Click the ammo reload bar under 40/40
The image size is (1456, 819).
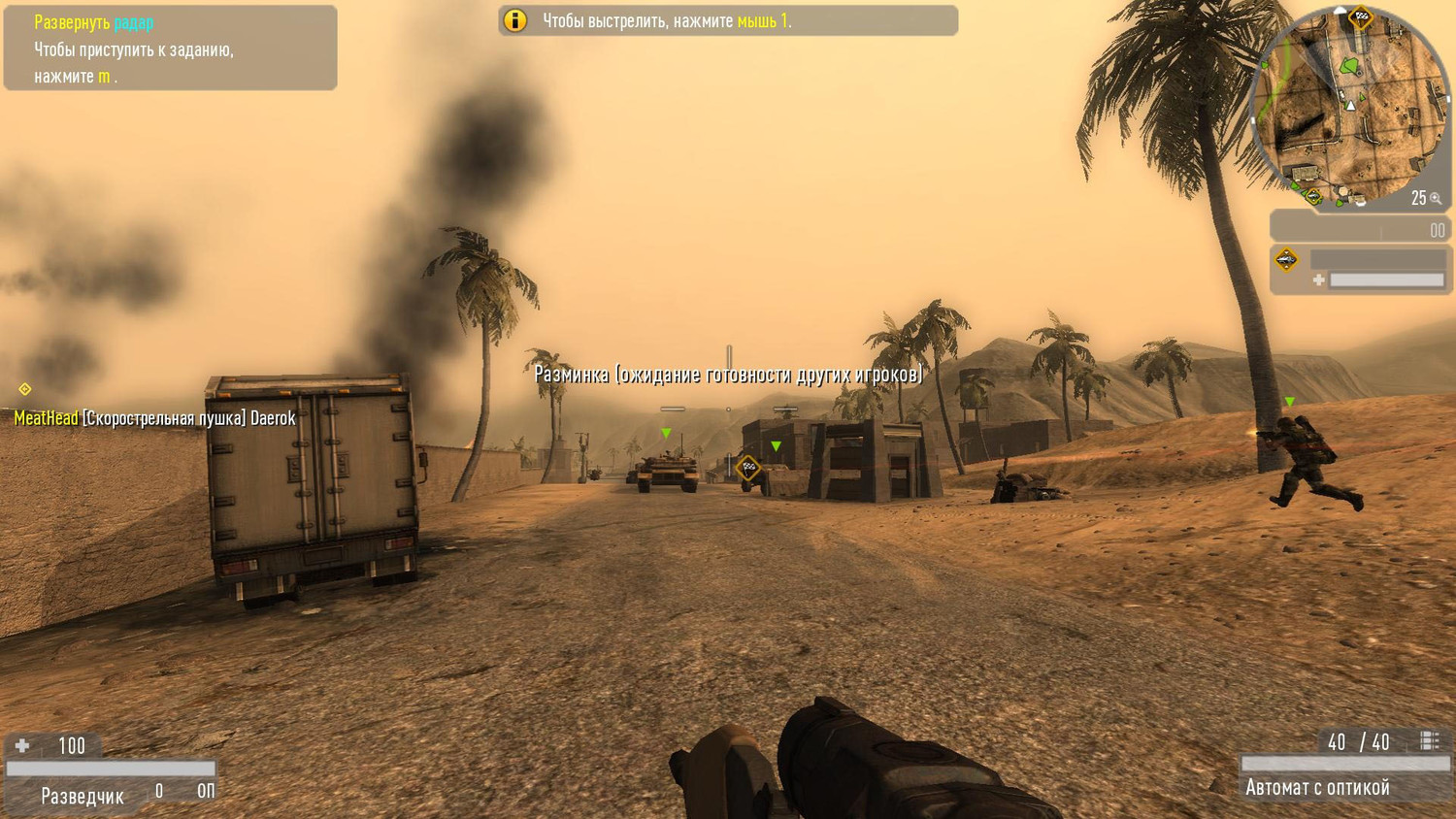[1344, 762]
